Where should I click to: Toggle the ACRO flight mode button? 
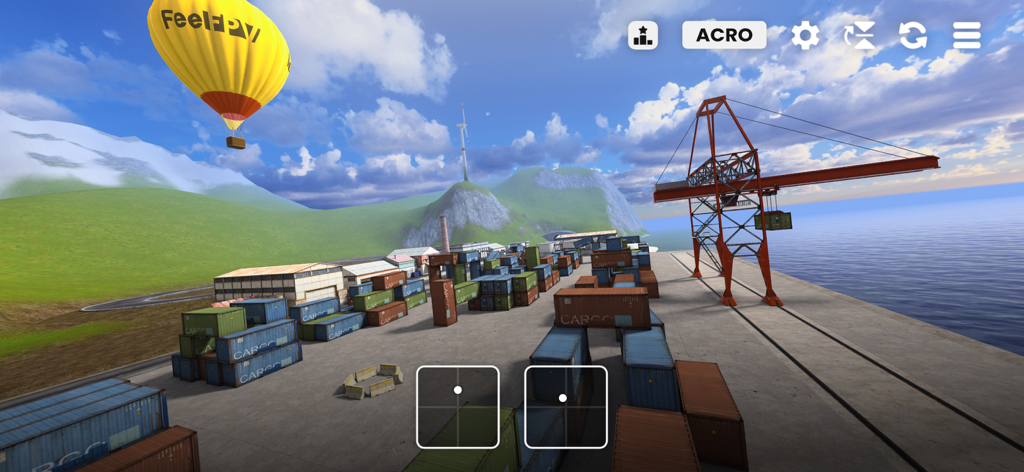[724, 35]
